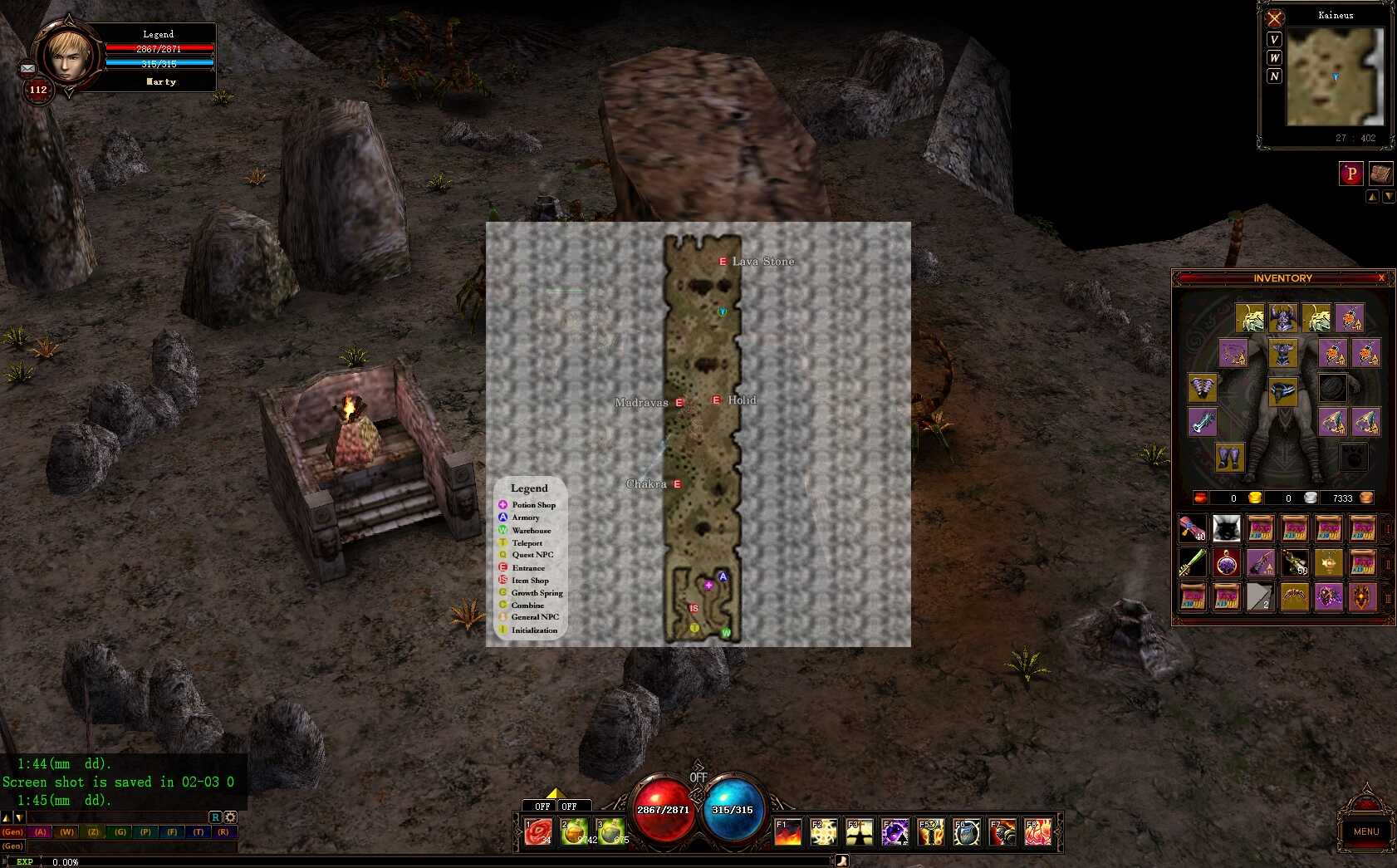The height and width of the screenshot is (868, 1397).
Task: Select the horned helmet equipment slot
Action: [x=1282, y=318]
